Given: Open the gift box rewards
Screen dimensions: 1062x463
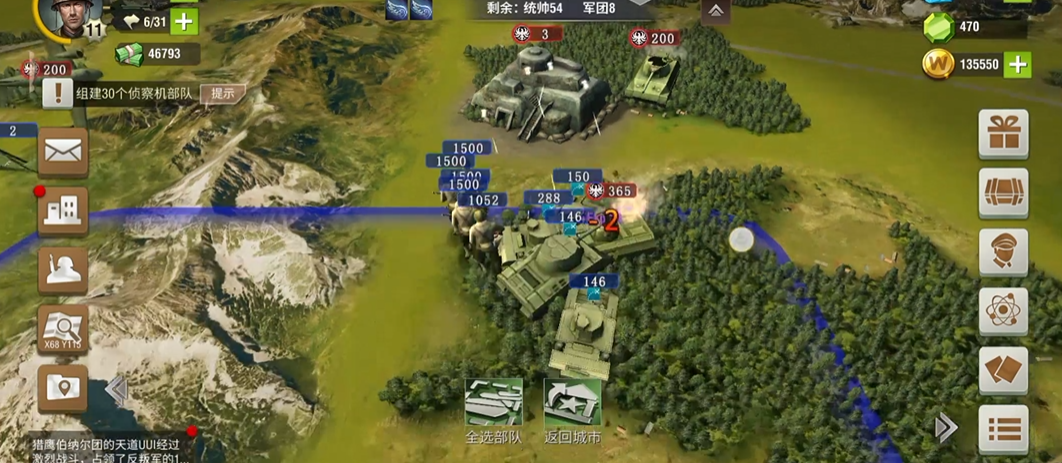Looking at the screenshot, I should 1002,135.
